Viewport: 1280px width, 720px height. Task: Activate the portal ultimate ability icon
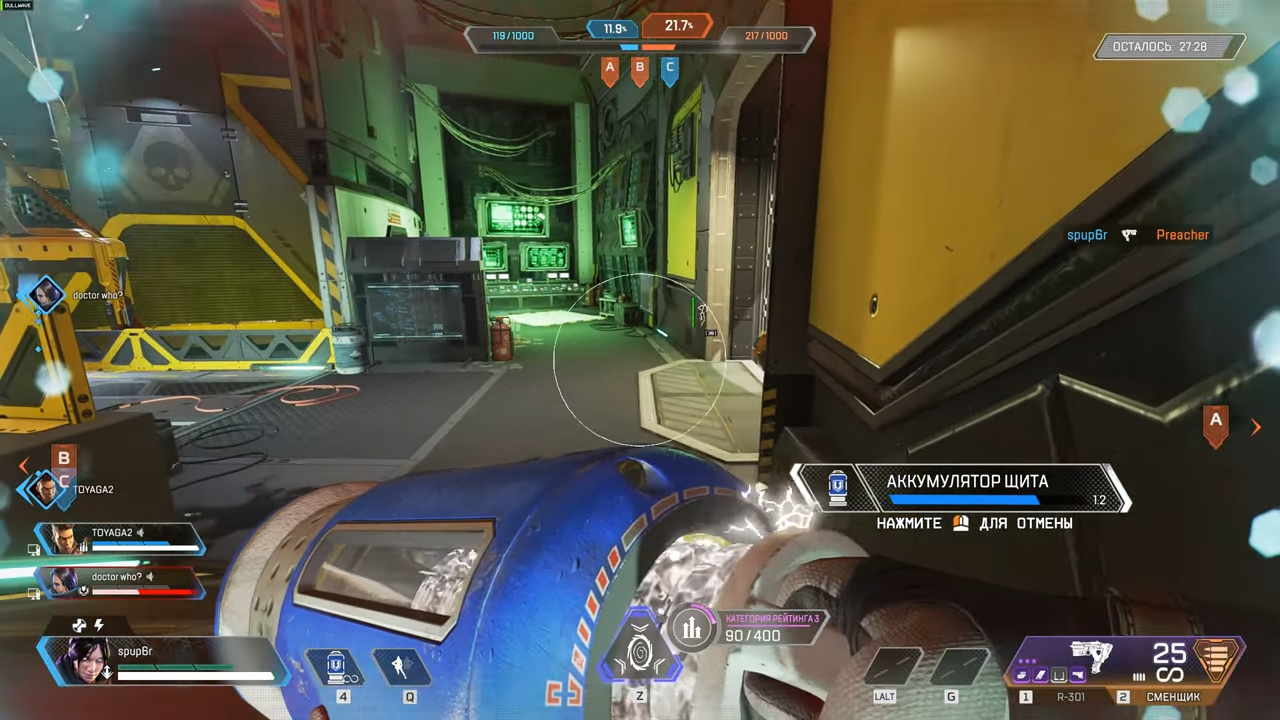[640, 648]
